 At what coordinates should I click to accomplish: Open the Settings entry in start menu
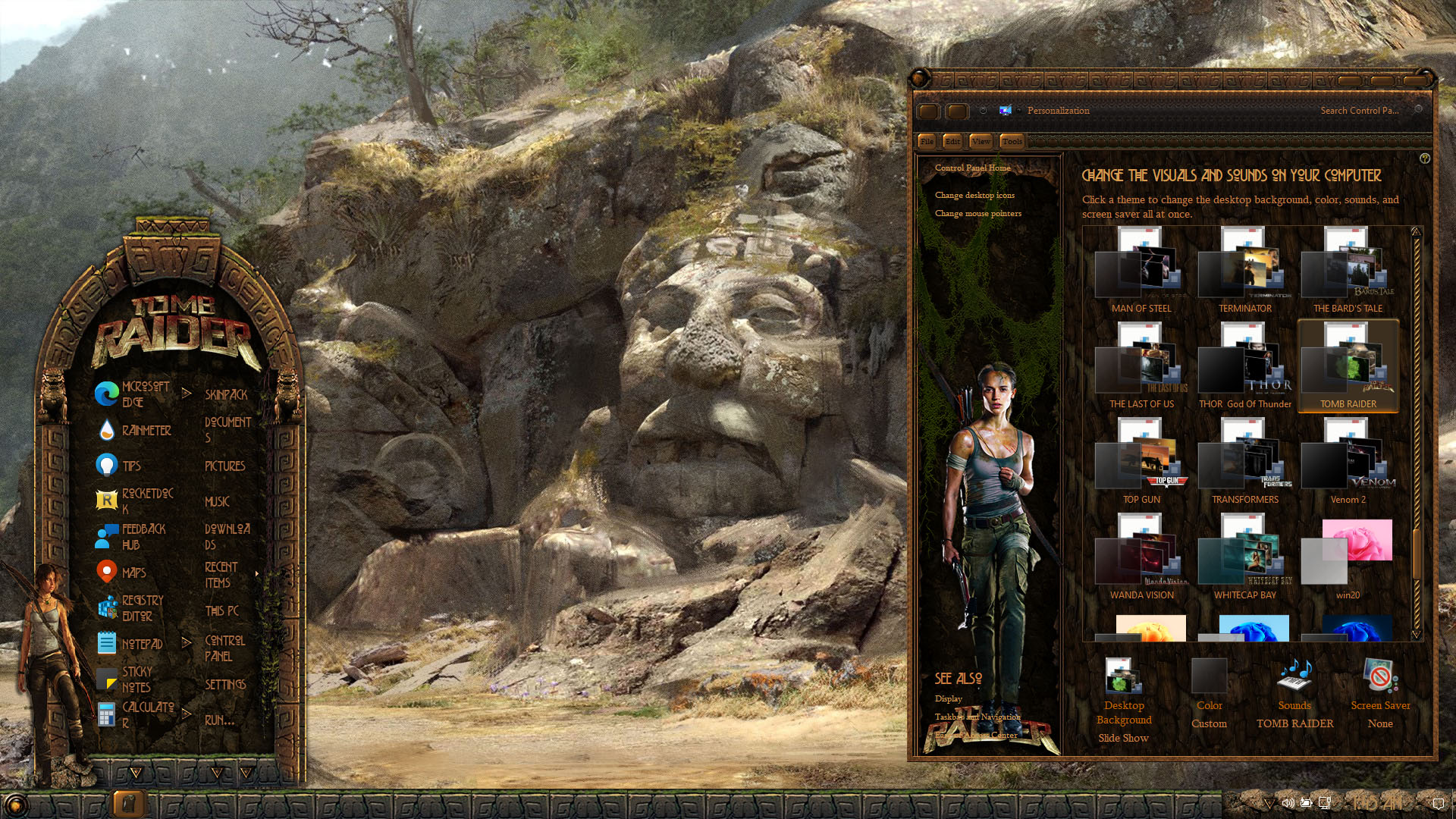click(x=225, y=684)
